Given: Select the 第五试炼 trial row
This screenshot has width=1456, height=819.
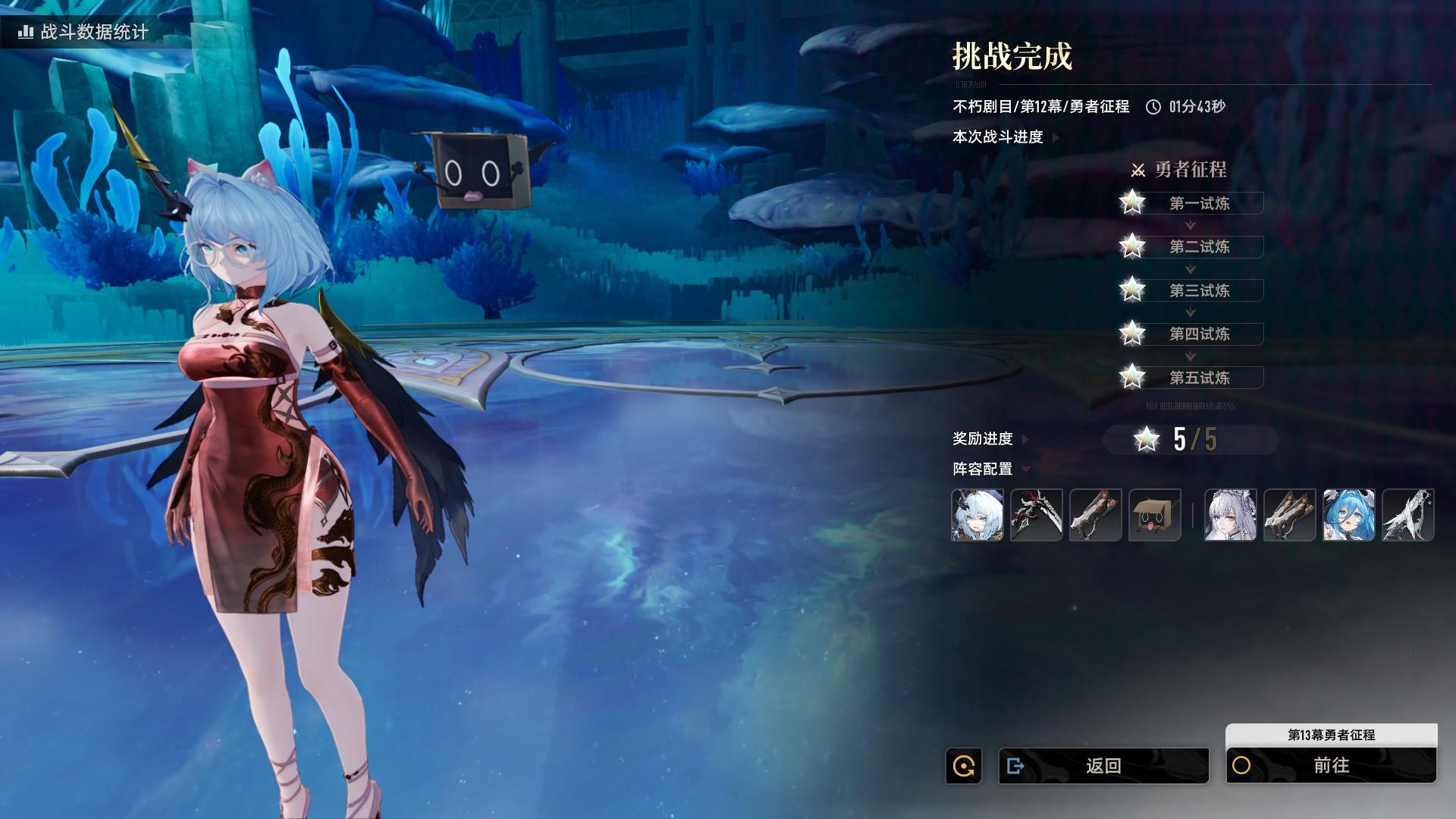Looking at the screenshot, I should tap(1199, 378).
